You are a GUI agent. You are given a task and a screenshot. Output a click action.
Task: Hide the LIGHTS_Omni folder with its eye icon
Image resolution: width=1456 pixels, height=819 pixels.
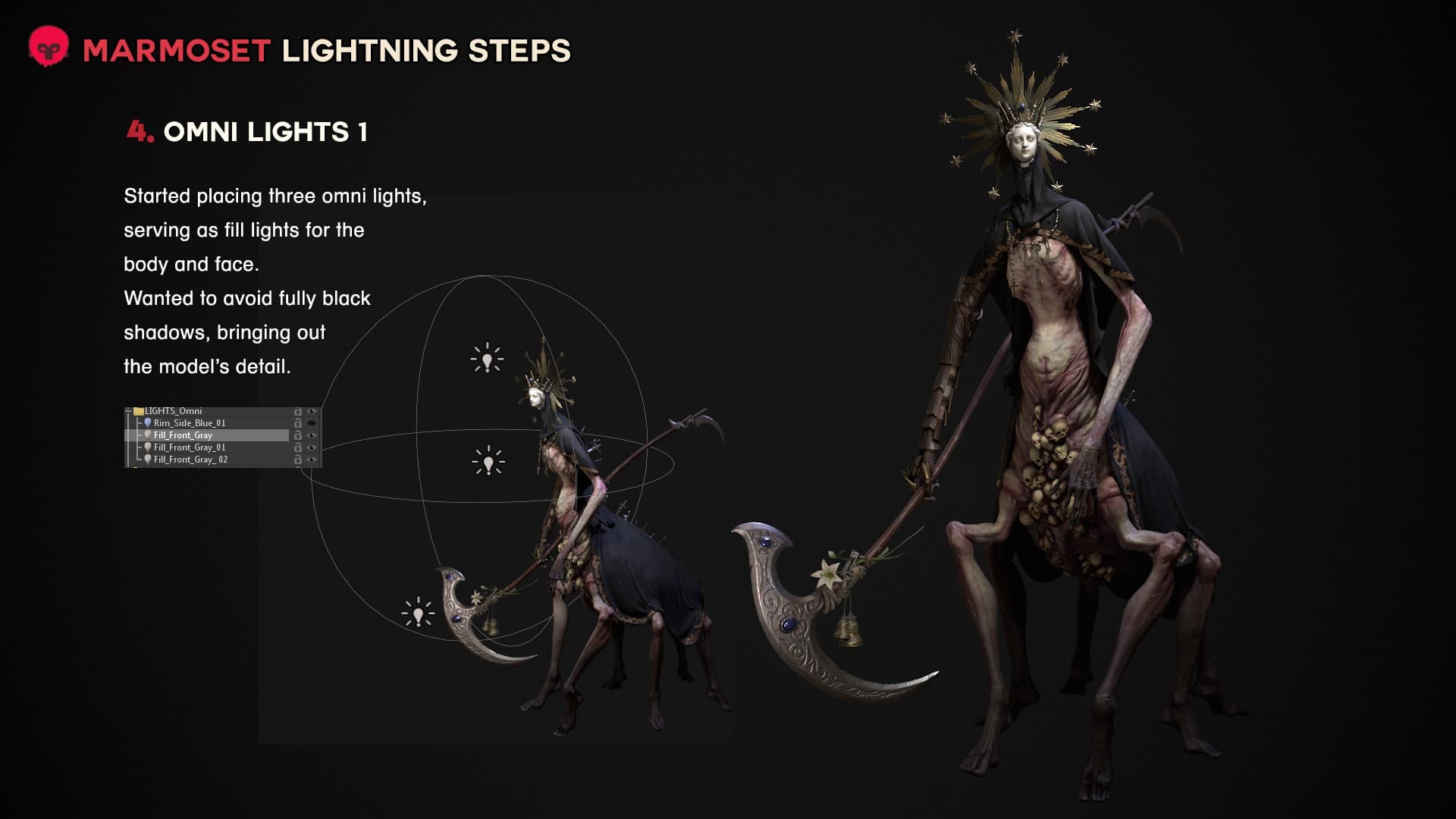312,411
